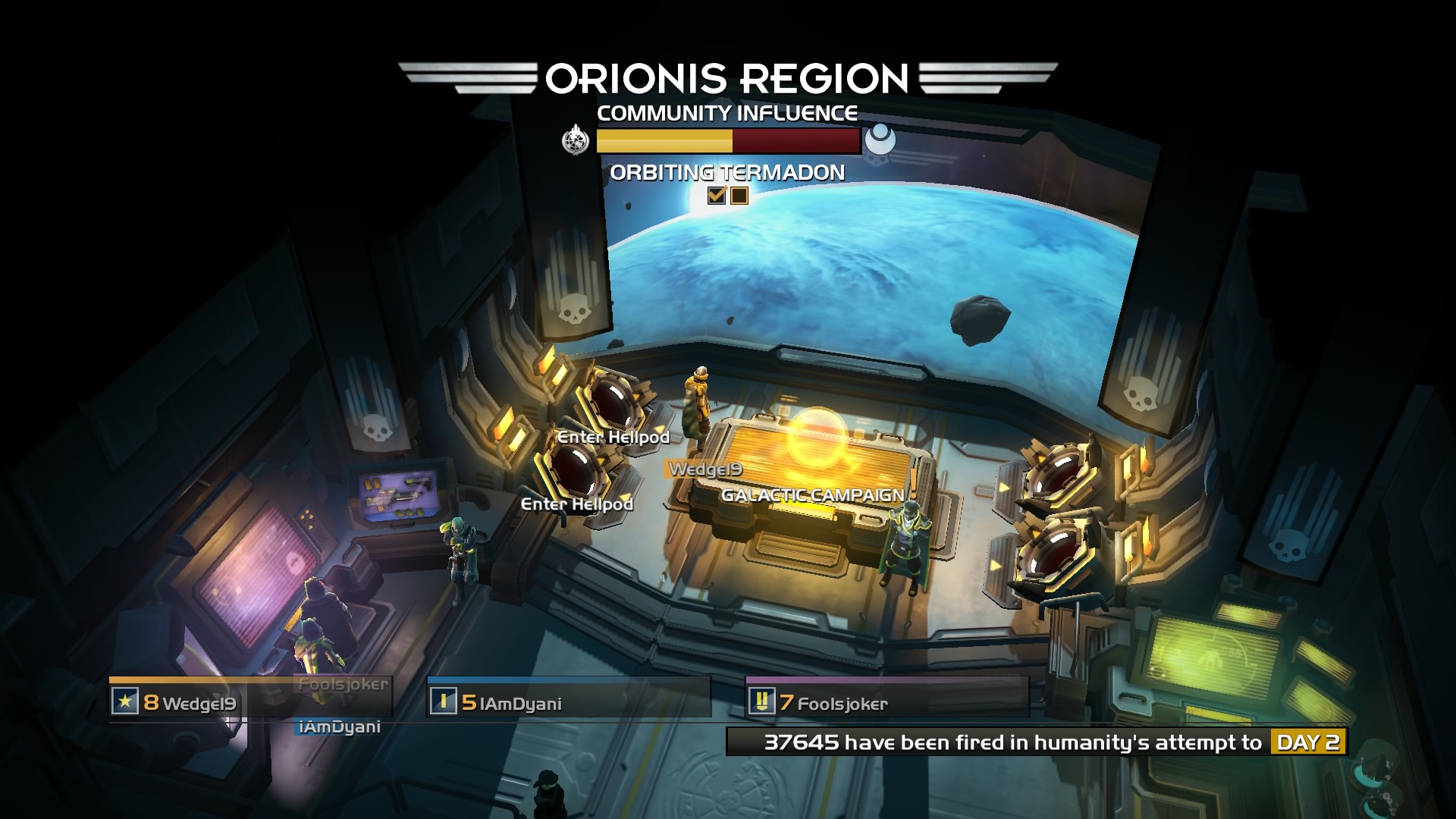Enable the unchecked mission box under Orbiting Termadon

click(x=738, y=196)
